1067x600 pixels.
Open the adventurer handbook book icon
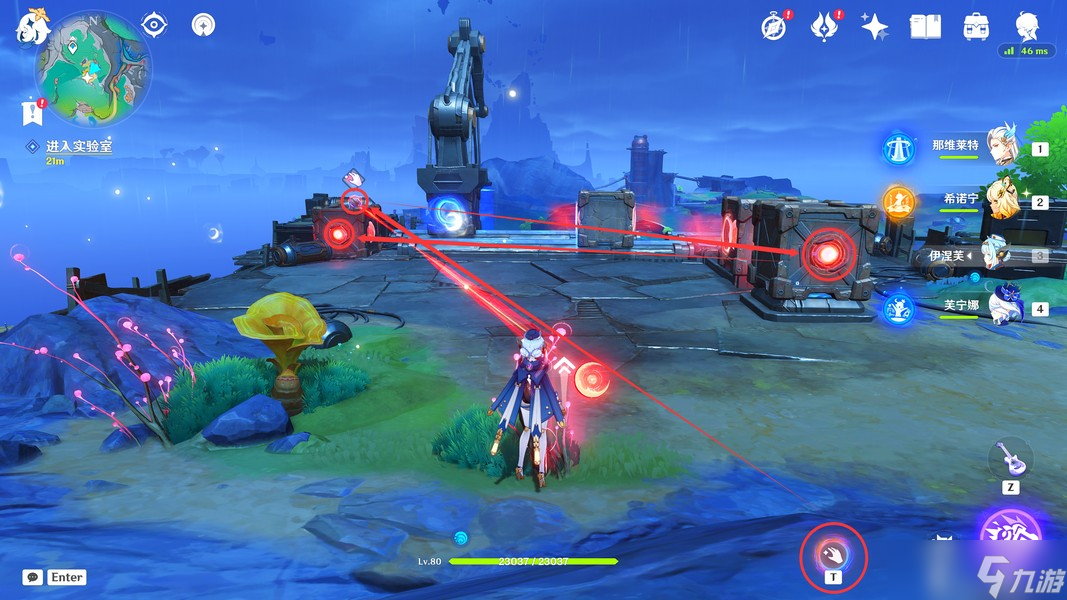pyautogui.click(x=926, y=27)
